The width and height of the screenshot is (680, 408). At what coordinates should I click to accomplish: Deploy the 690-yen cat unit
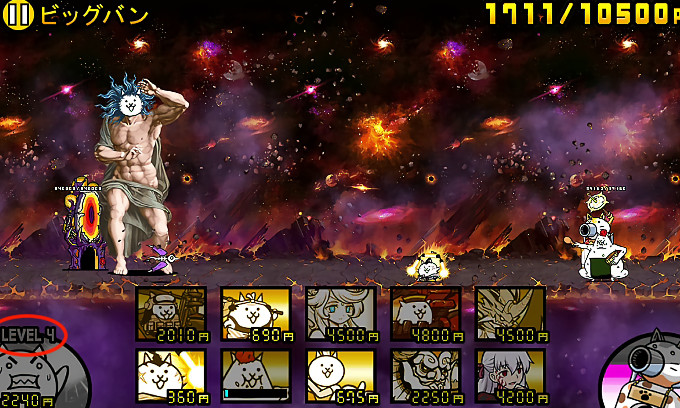(256, 314)
